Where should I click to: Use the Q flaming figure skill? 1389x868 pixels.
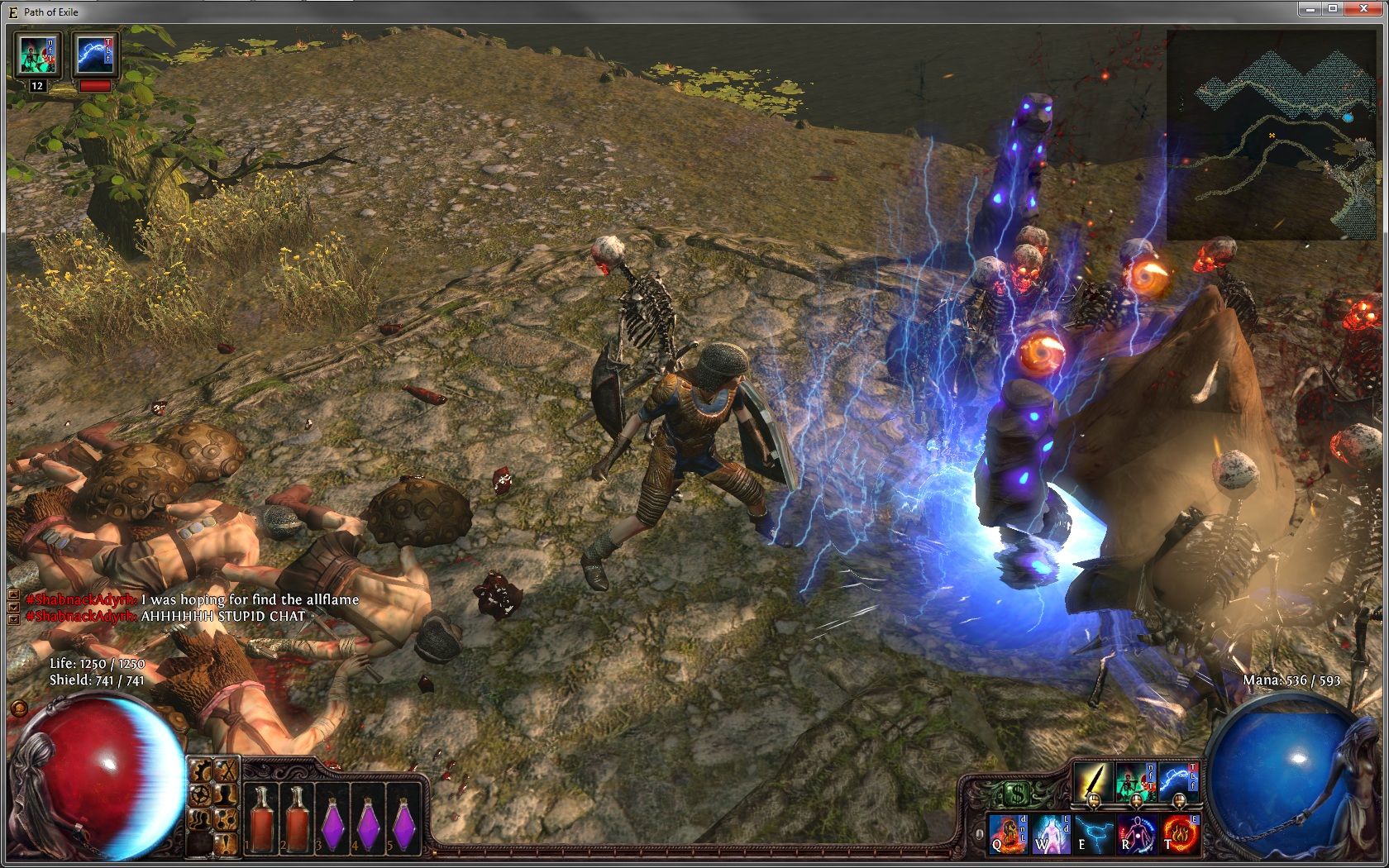(1008, 833)
